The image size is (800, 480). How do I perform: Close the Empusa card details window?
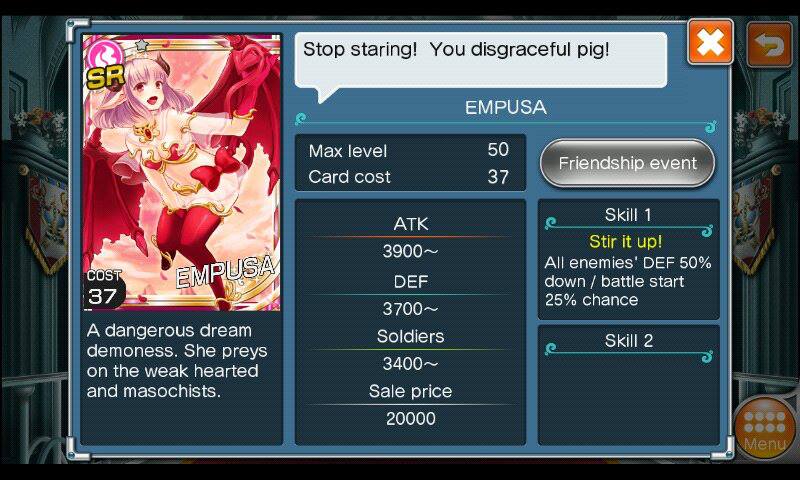710,43
